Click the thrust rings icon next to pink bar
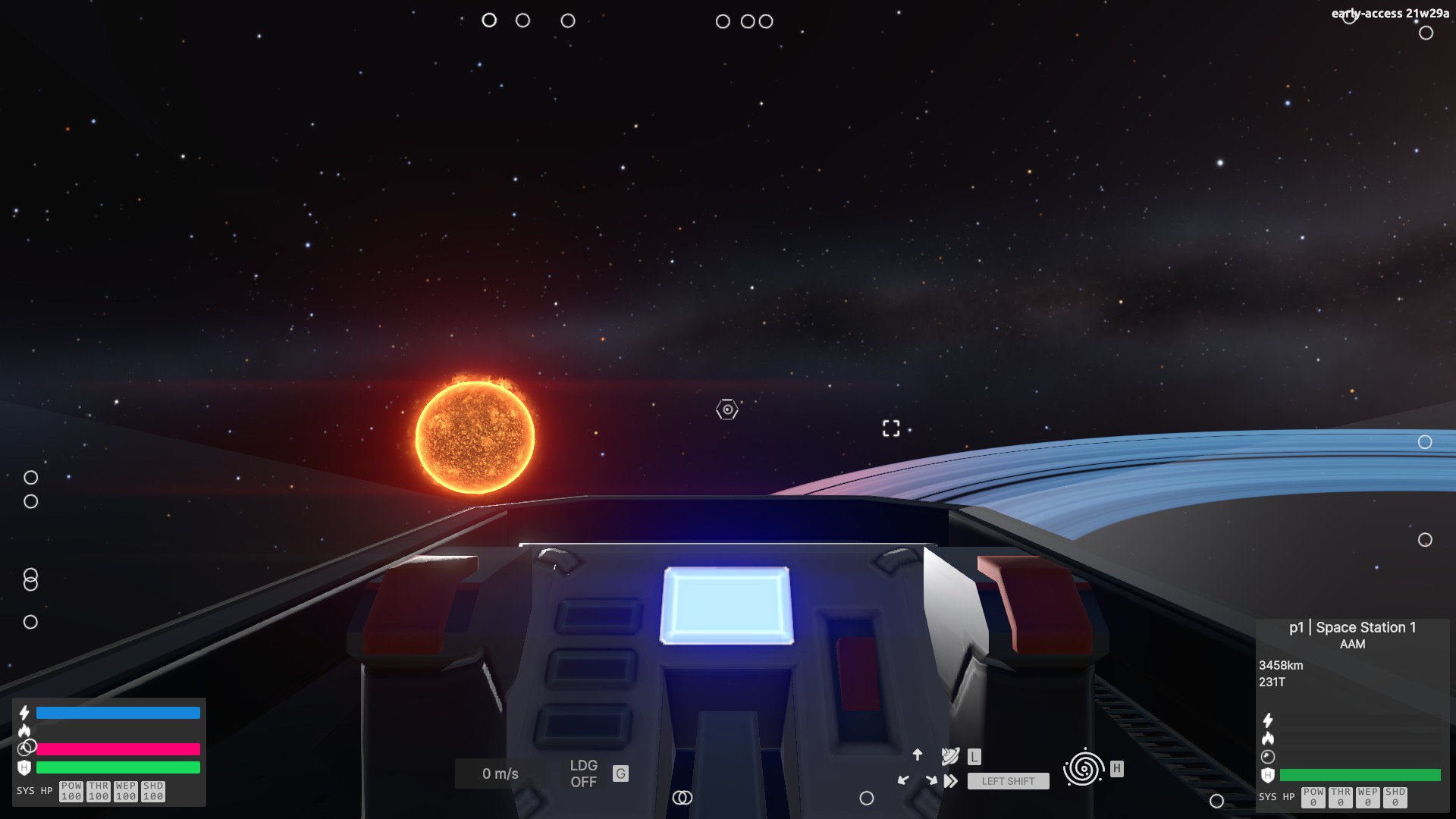Image resolution: width=1456 pixels, height=819 pixels. 26,748
